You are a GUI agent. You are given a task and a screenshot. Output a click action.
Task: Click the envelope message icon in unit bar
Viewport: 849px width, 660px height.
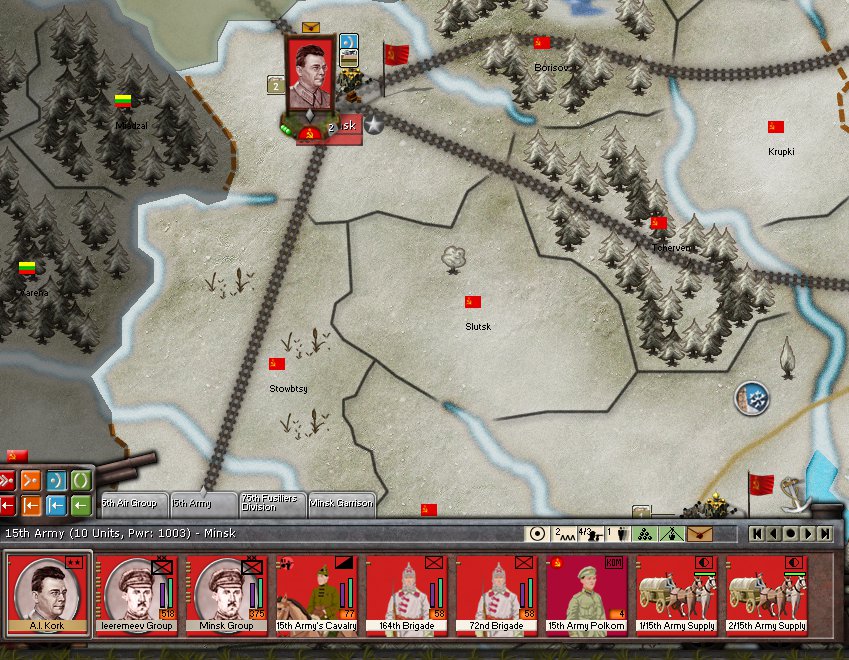coord(699,534)
